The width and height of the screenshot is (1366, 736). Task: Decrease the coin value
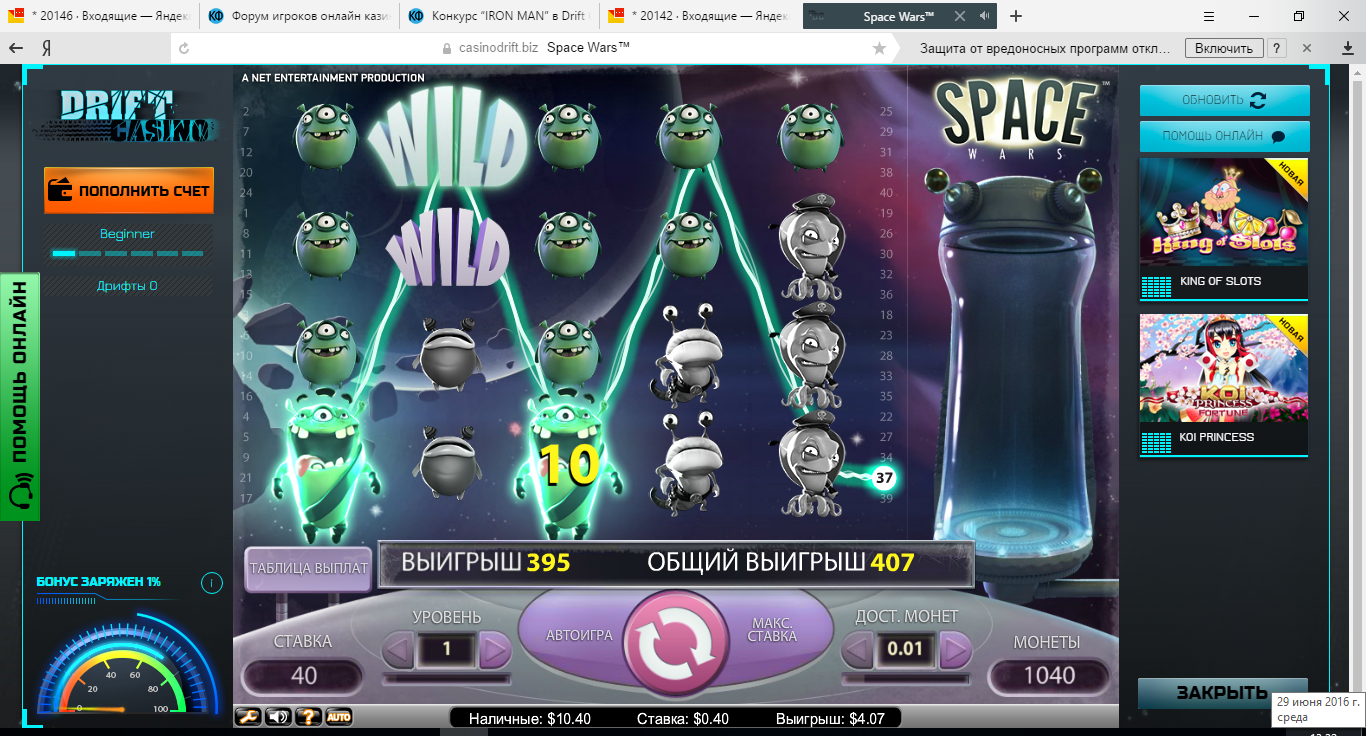coord(858,650)
